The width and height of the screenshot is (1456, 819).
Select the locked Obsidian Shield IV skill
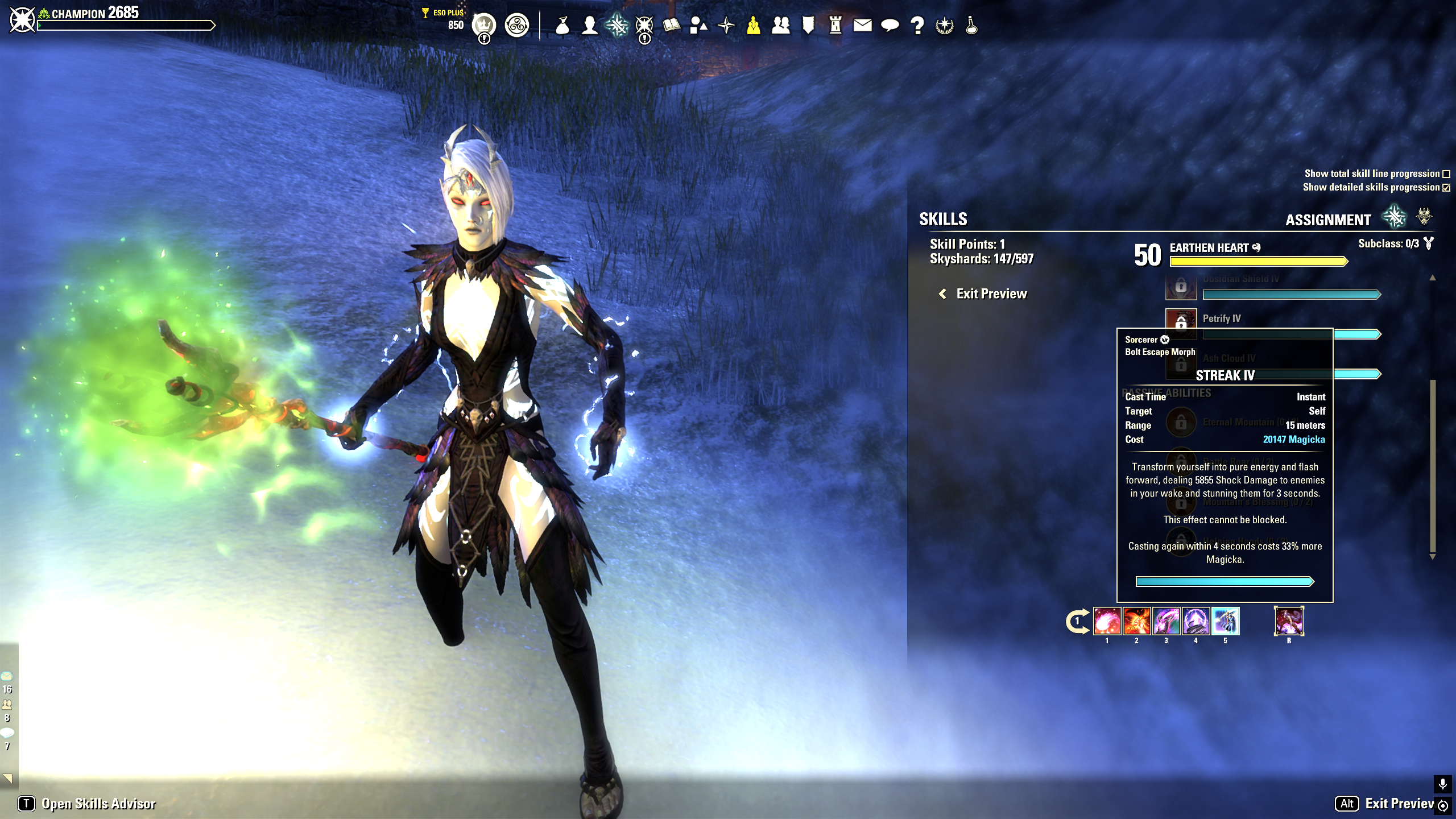[1181, 286]
